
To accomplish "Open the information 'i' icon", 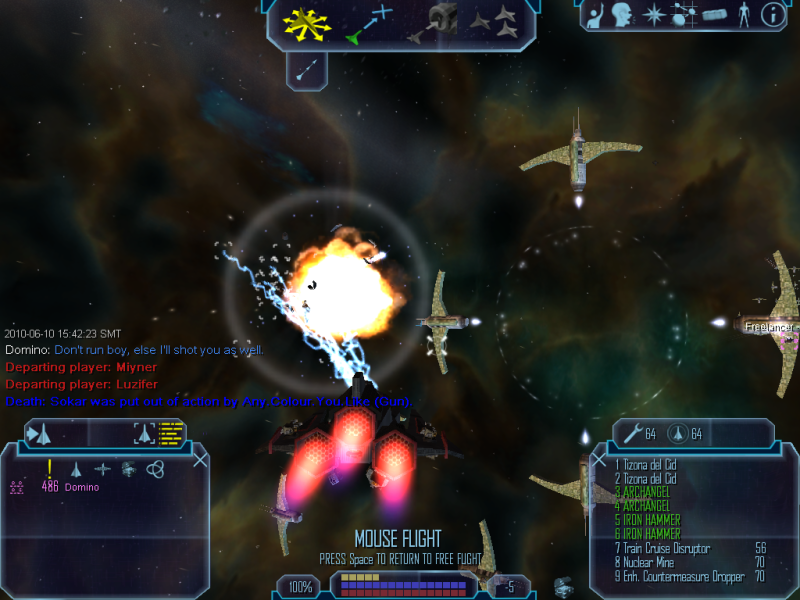I will [x=772, y=15].
